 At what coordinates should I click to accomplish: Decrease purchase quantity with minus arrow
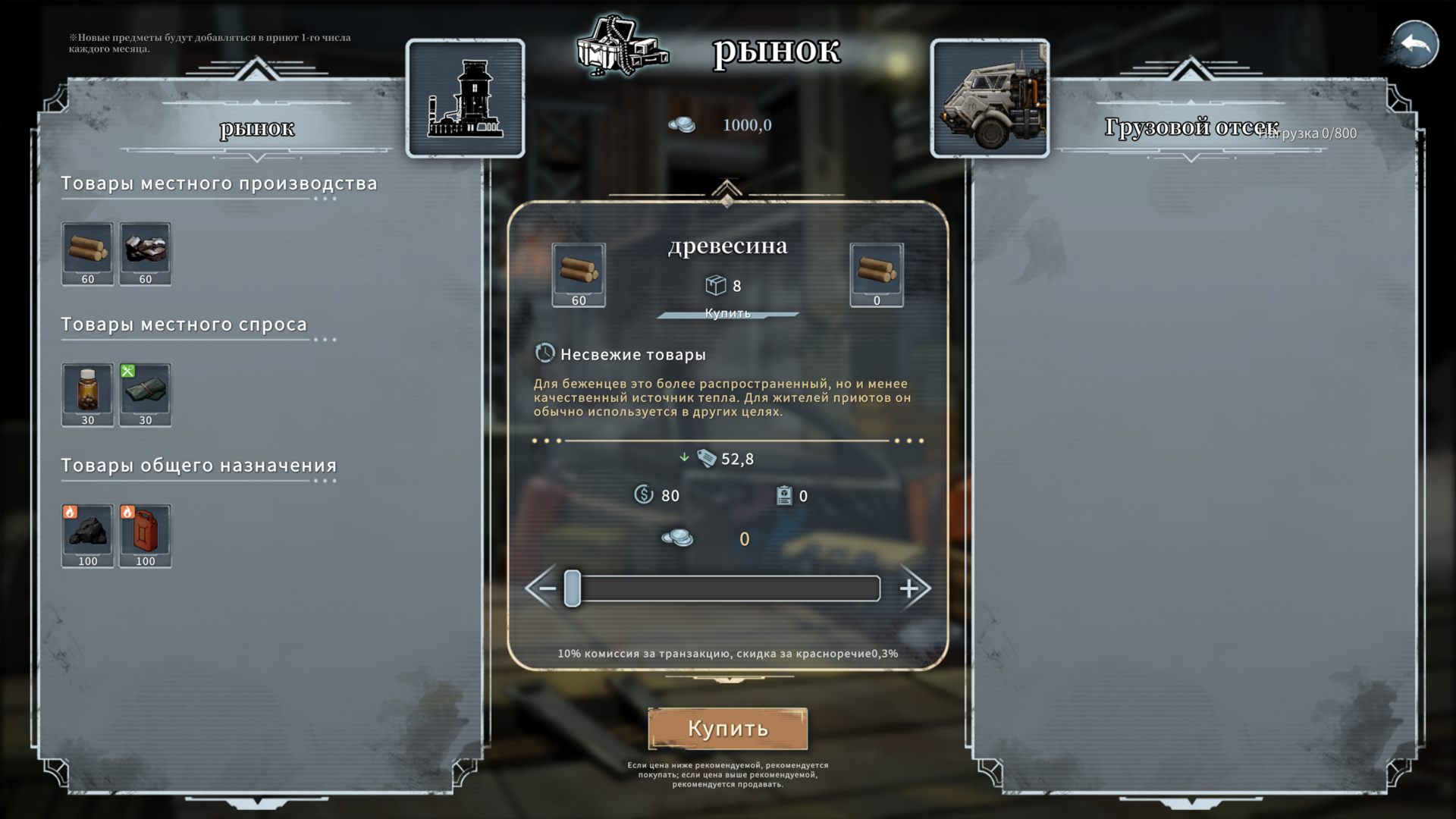pyautogui.click(x=544, y=588)
